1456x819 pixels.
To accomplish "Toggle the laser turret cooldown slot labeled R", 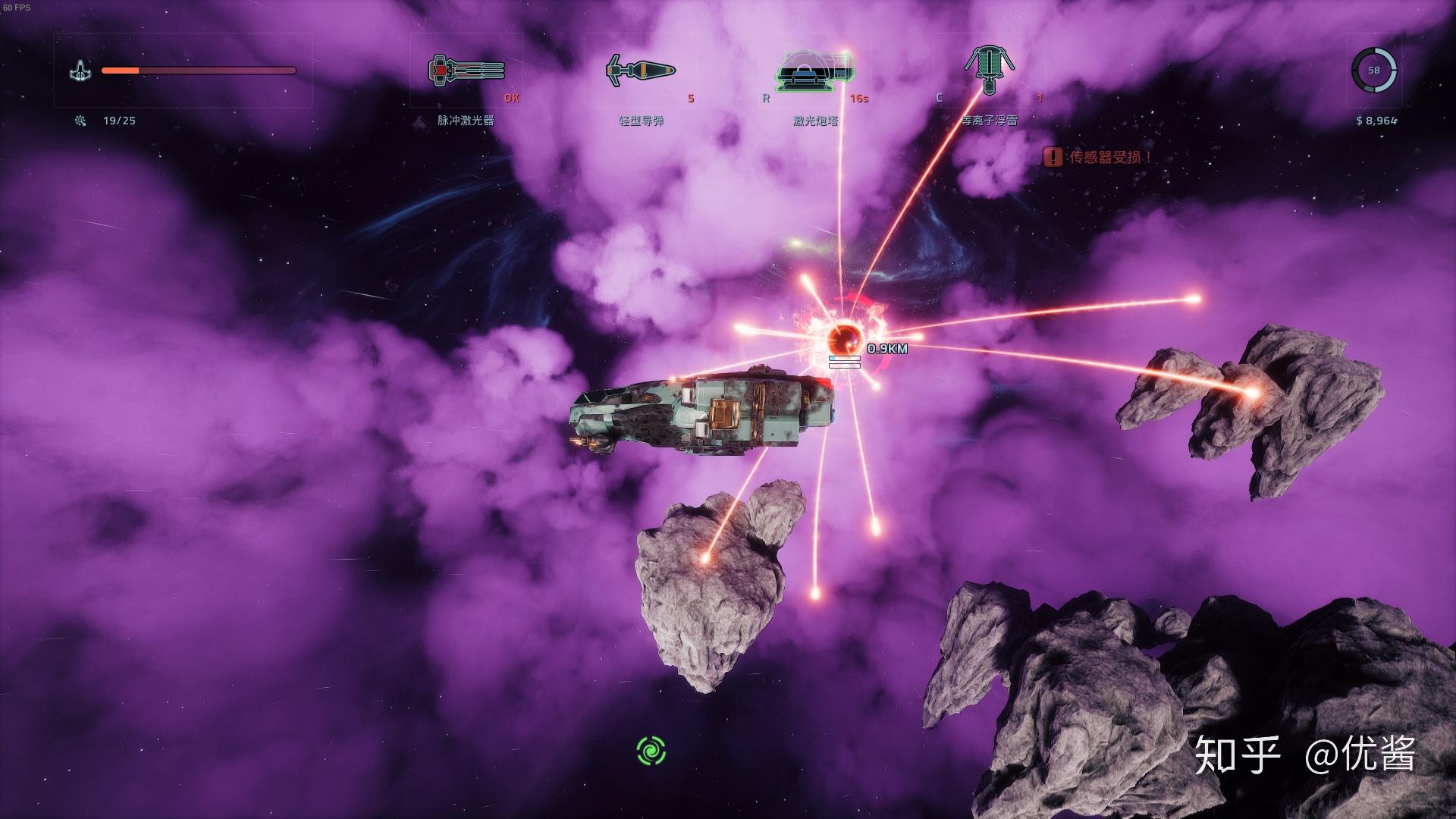I will (x=767, y=98).
